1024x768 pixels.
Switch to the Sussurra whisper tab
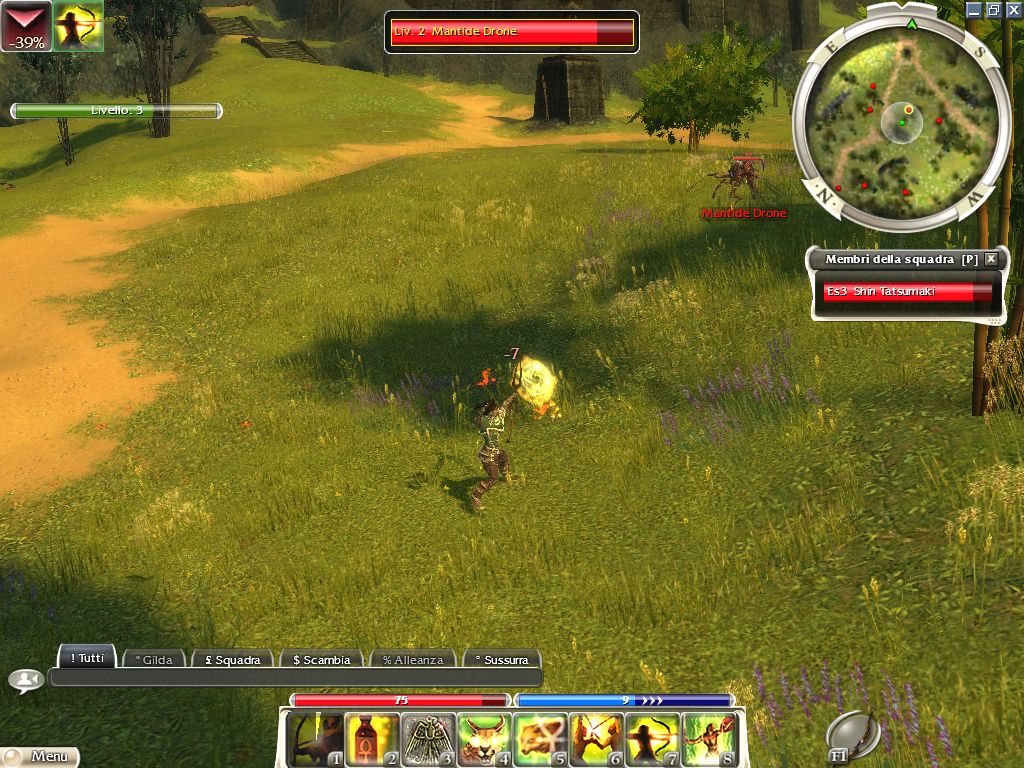point(501,660)
